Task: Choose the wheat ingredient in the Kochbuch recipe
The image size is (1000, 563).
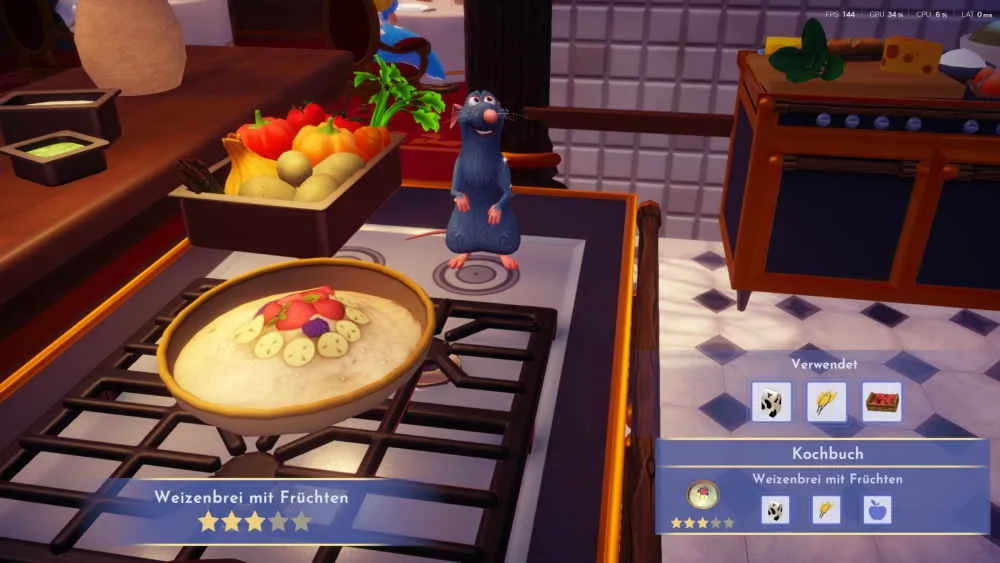Action: pyautogui.click(x=826, y=510)
